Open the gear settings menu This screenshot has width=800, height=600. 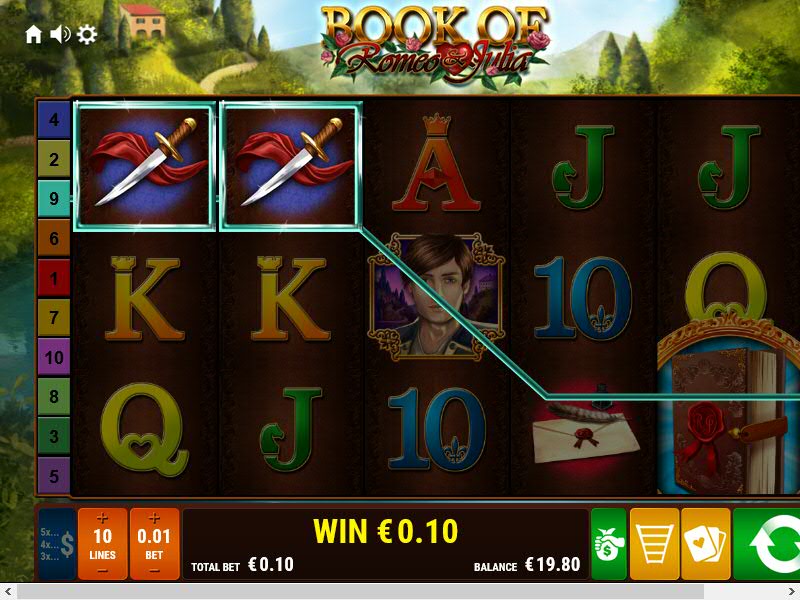[87, 35]
